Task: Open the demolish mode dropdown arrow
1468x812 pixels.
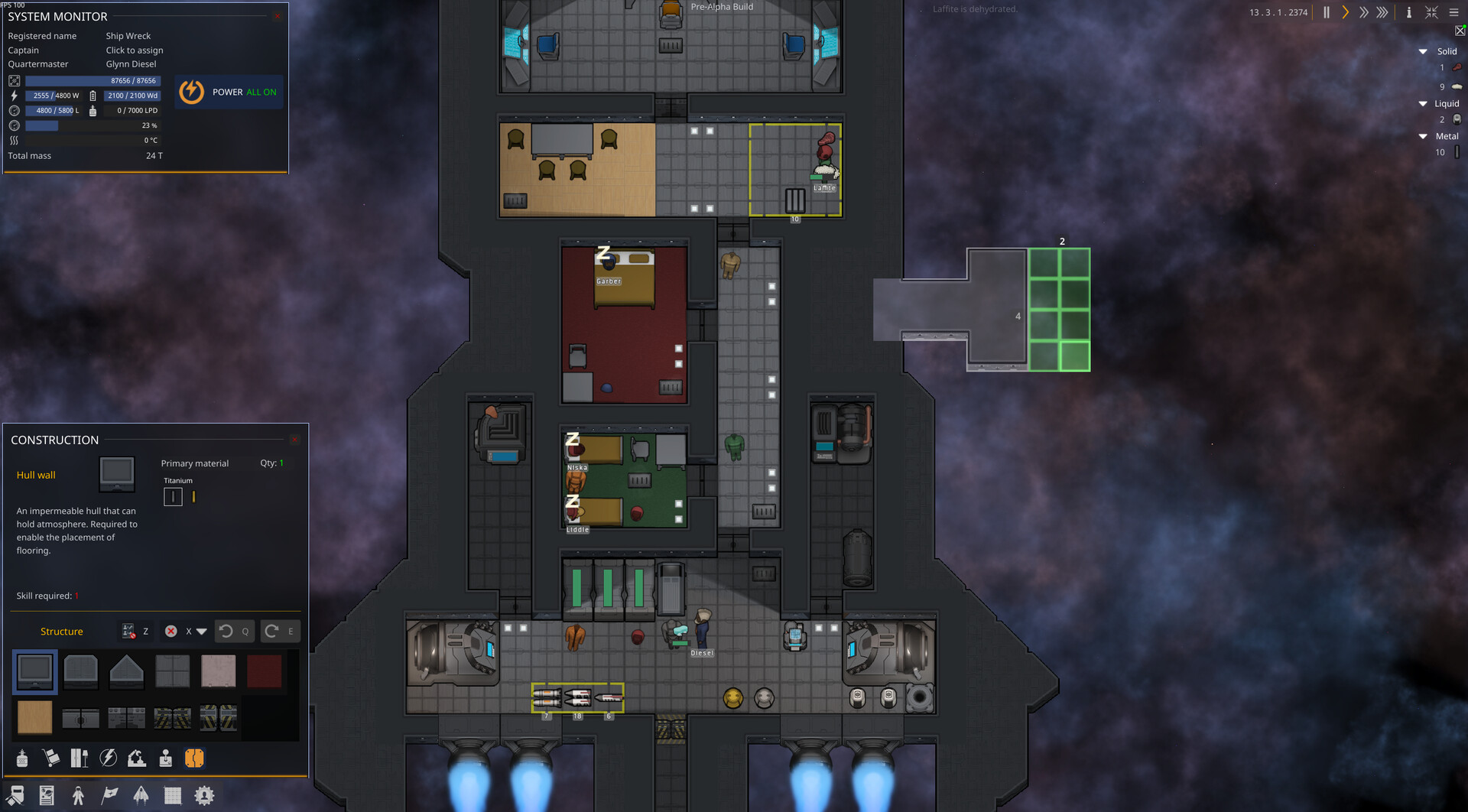Action: coord(200,632)
